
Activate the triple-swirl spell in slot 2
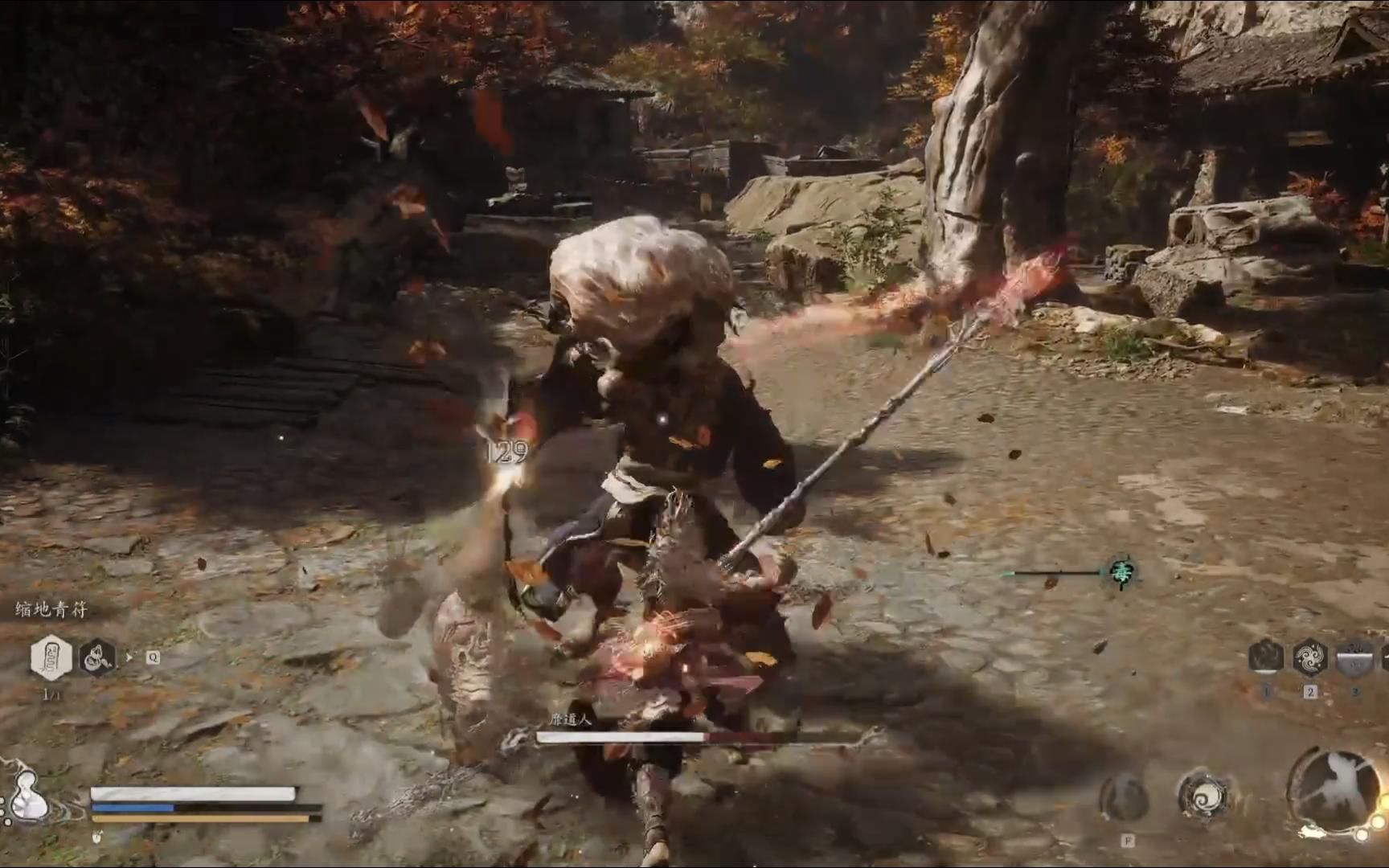point(1310,657)
